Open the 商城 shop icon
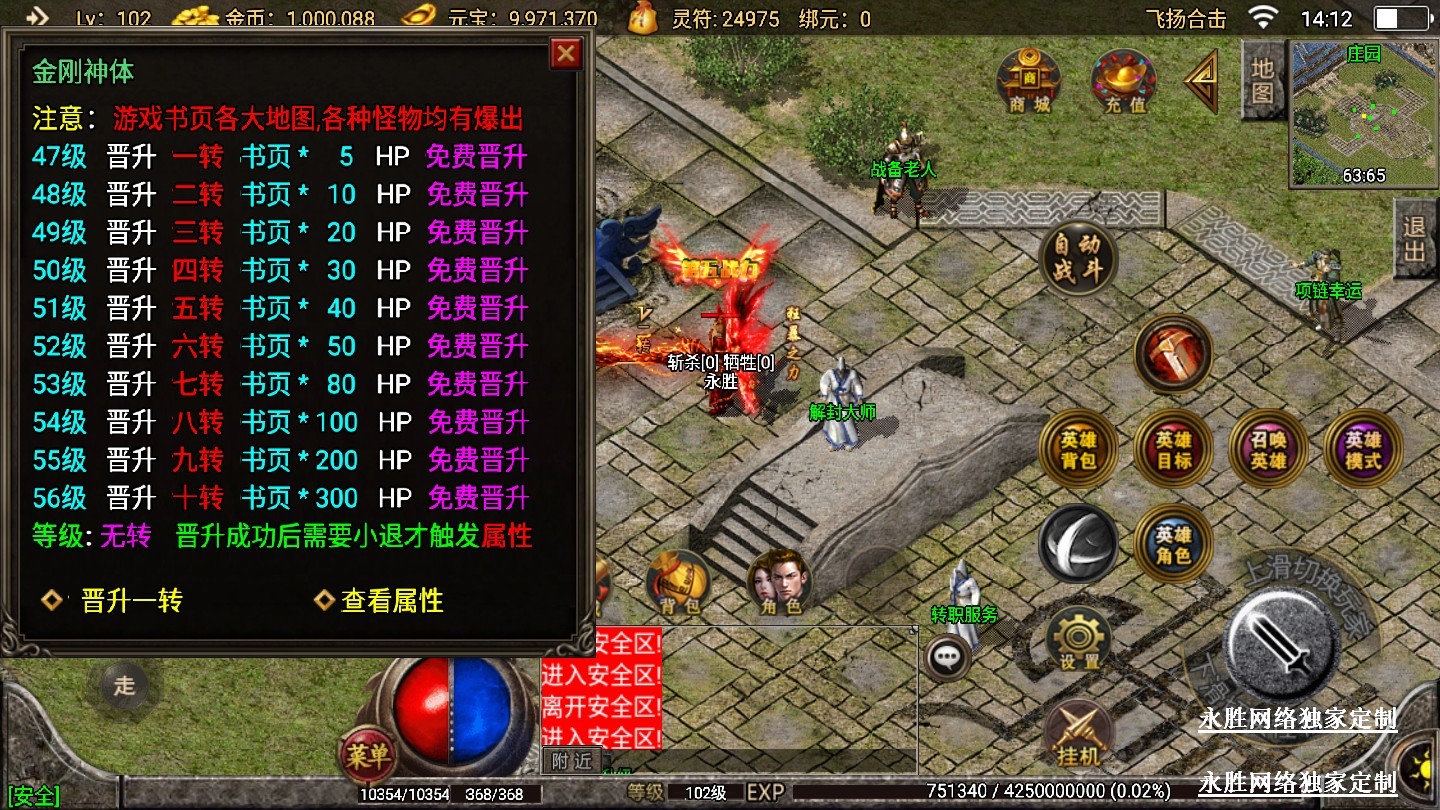The height and width of the screenshot is (810, 1440). tap(1028, 80)
